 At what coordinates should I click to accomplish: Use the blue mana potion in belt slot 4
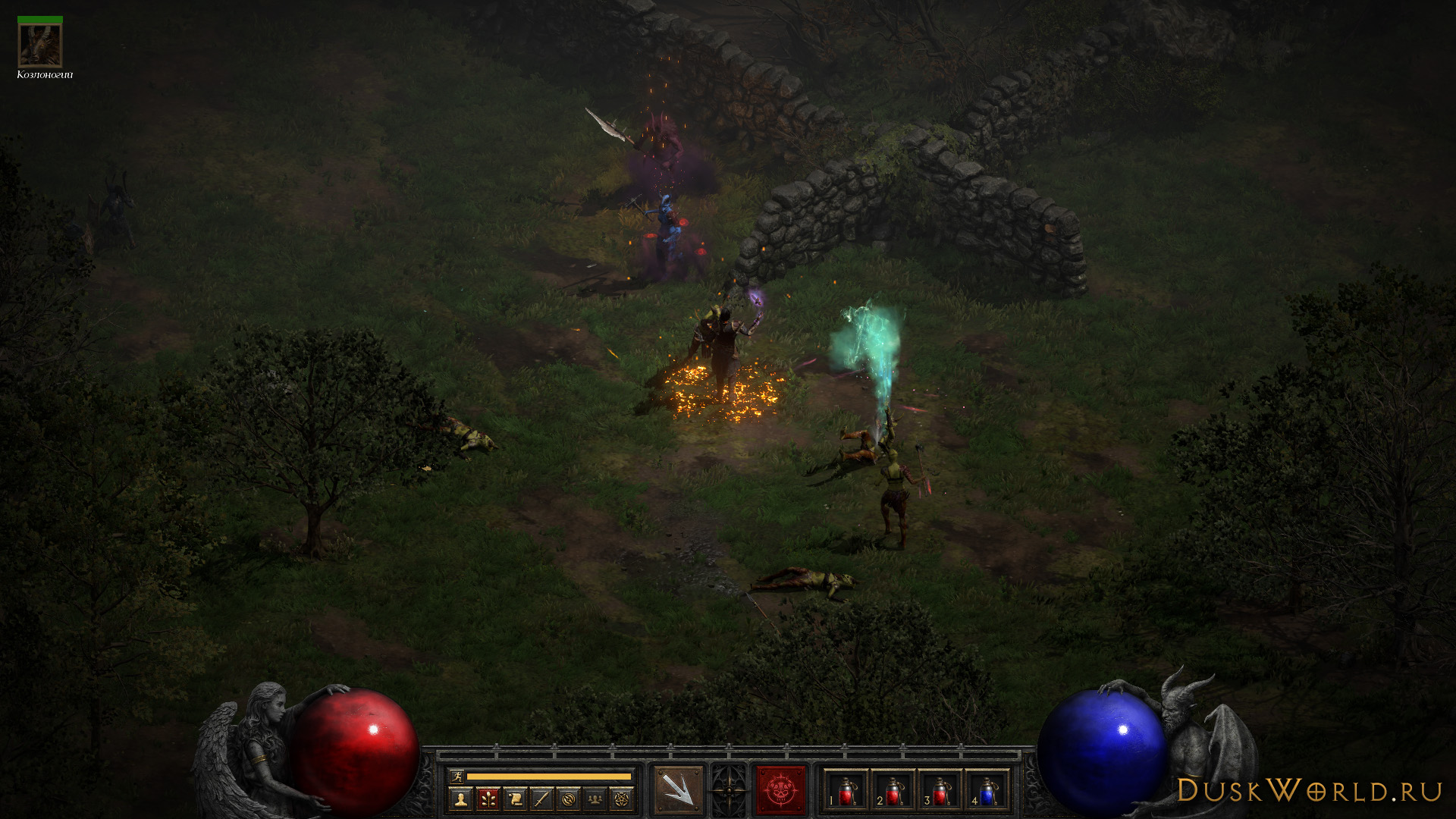point(987,791)
